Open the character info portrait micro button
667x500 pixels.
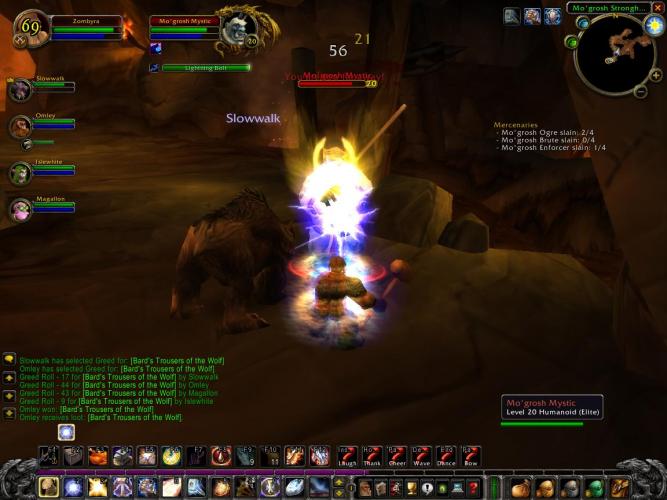tap(362, 488)
